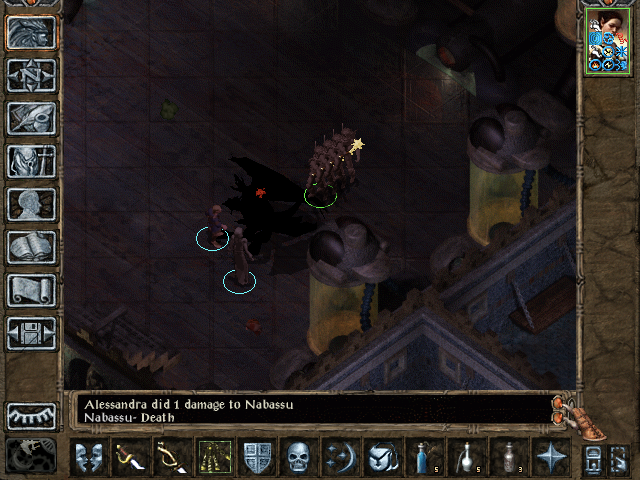Open the priest scroll screen

[x=31, y=290]
